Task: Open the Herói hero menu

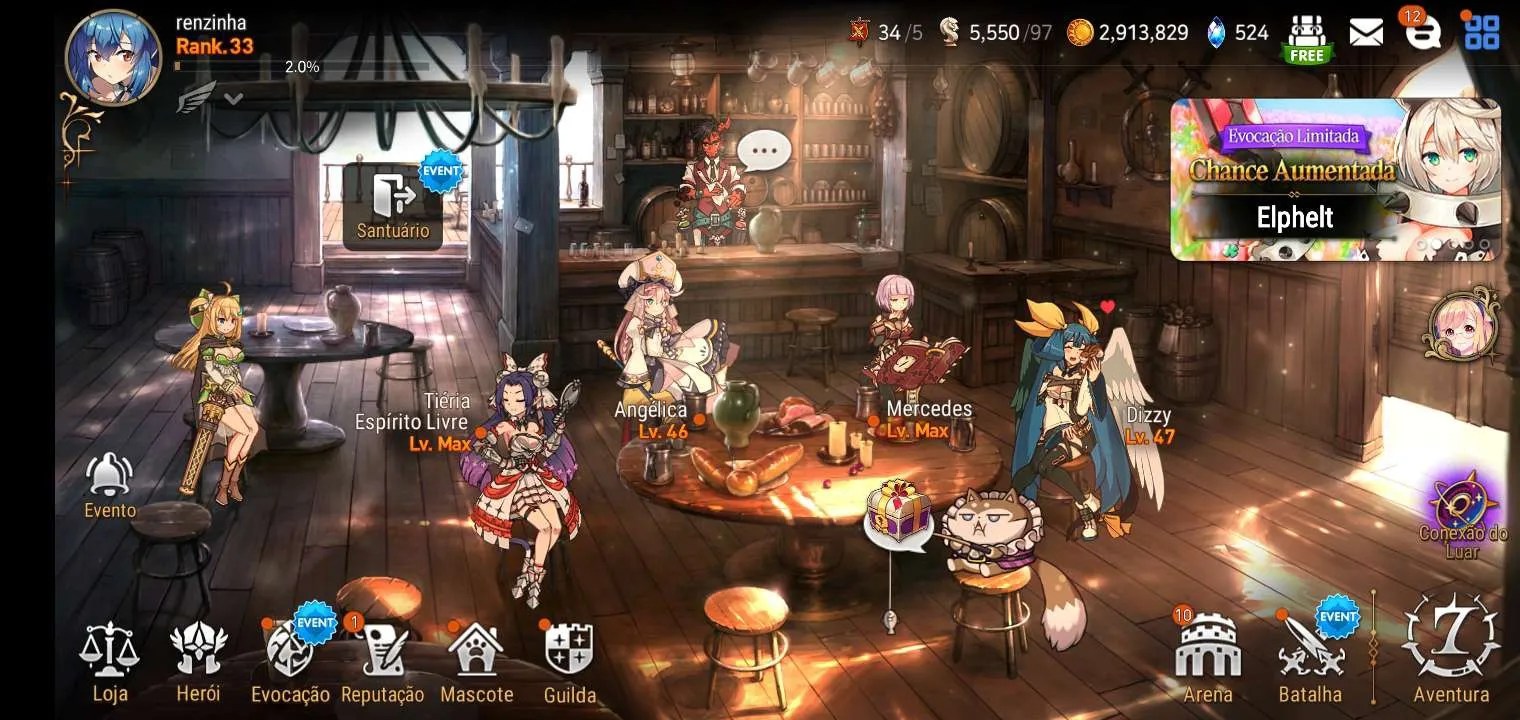Action: pos(198,660)
